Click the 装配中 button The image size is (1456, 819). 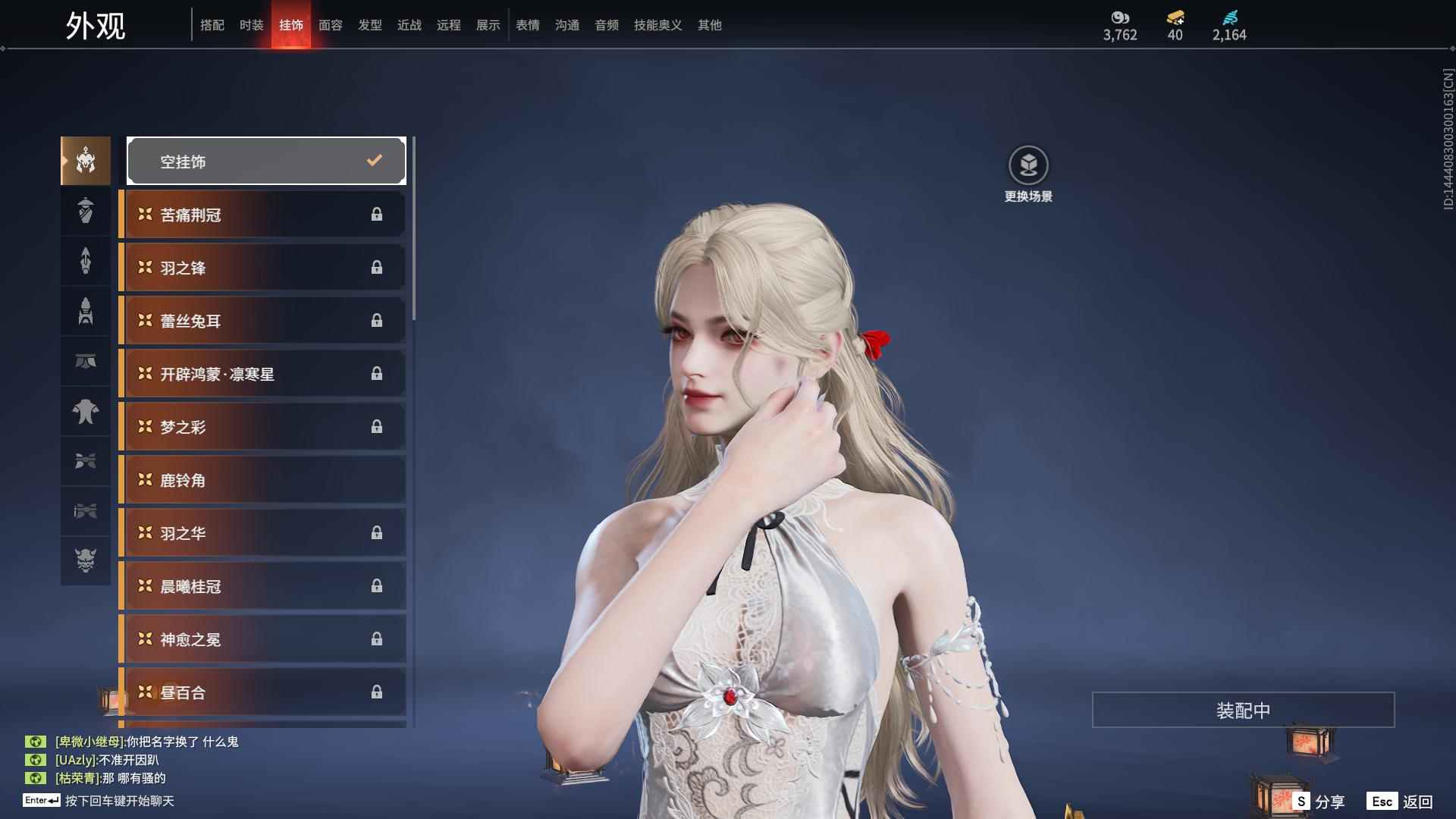[x=1243, y=710]
